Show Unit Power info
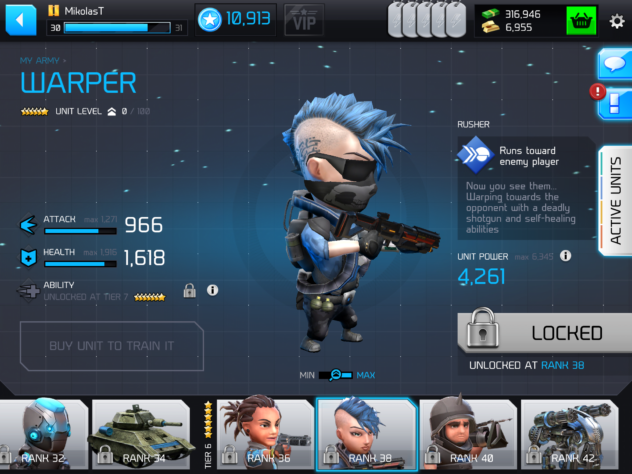The height and width of the screenshot is (474, 632). [x=566, y=256]
